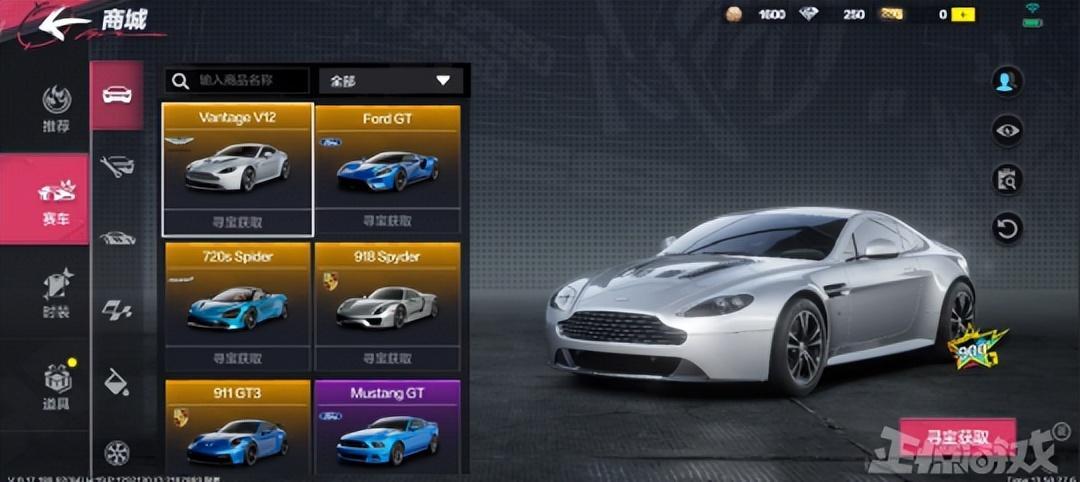Choose the Ford GT car card

(x=388, y=168)
